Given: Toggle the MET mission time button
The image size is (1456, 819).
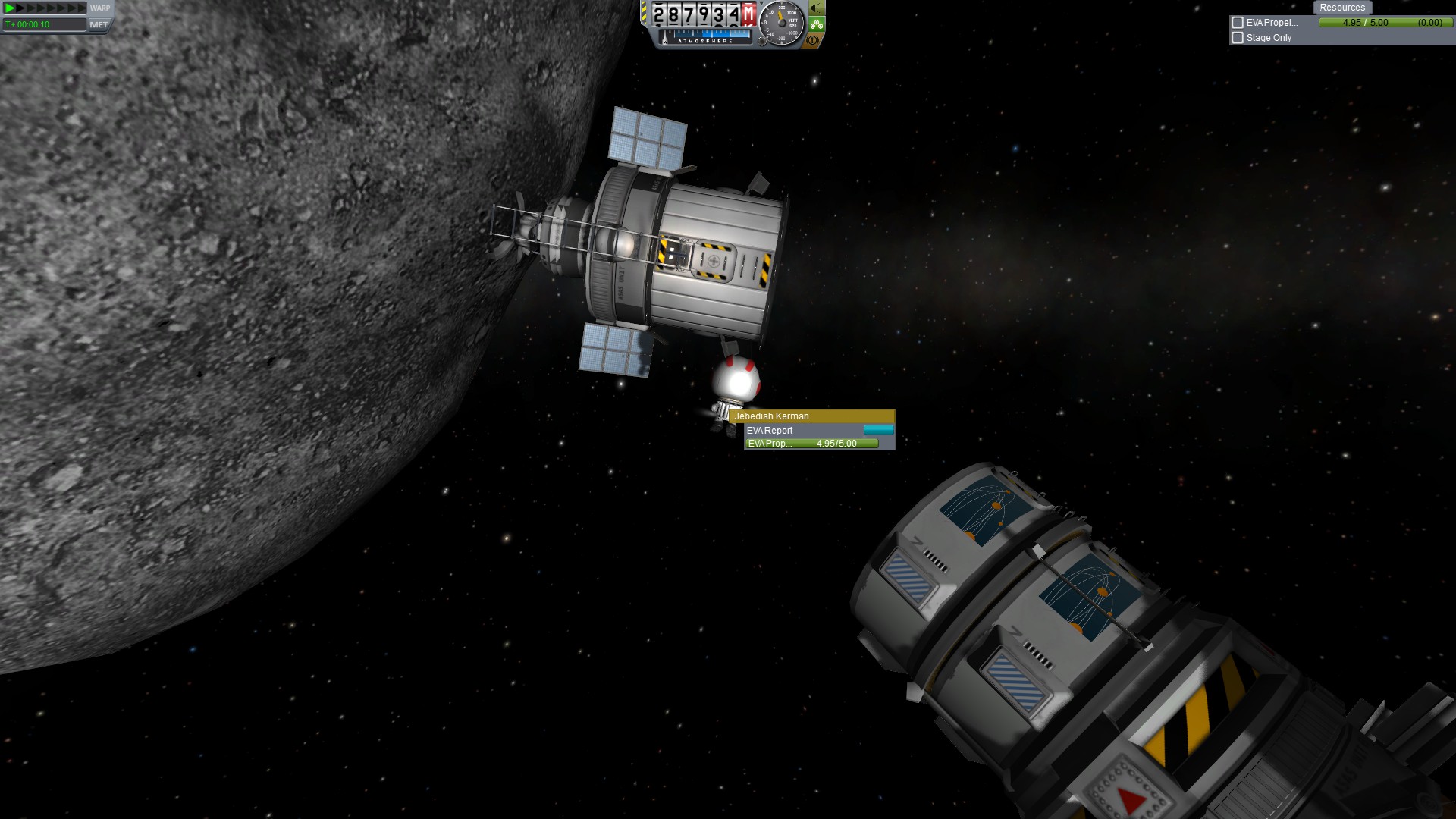Looking at the screenshot, I should coord(99,24).
